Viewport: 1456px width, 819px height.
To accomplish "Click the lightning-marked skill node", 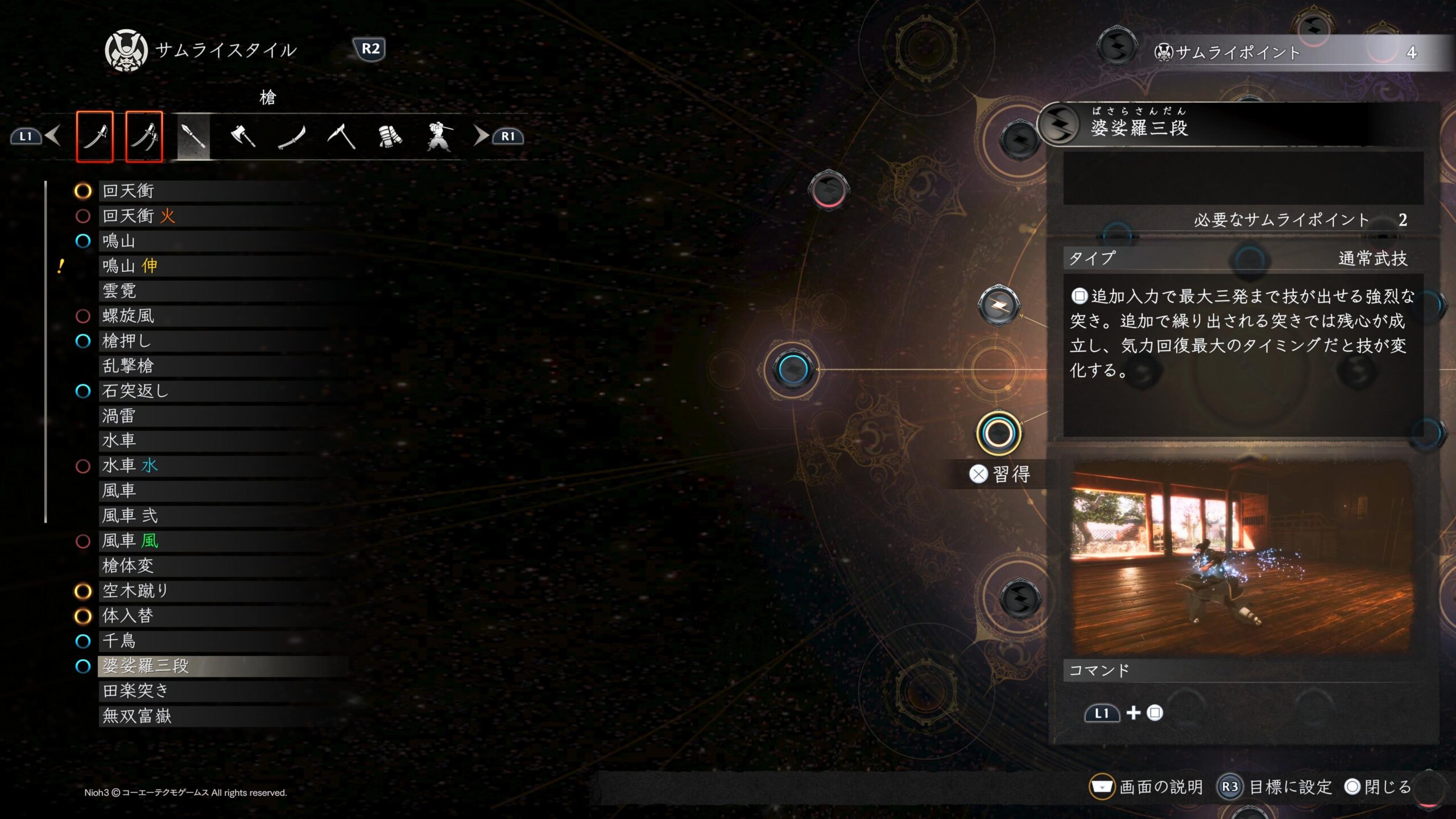I will tap(999, 306).
